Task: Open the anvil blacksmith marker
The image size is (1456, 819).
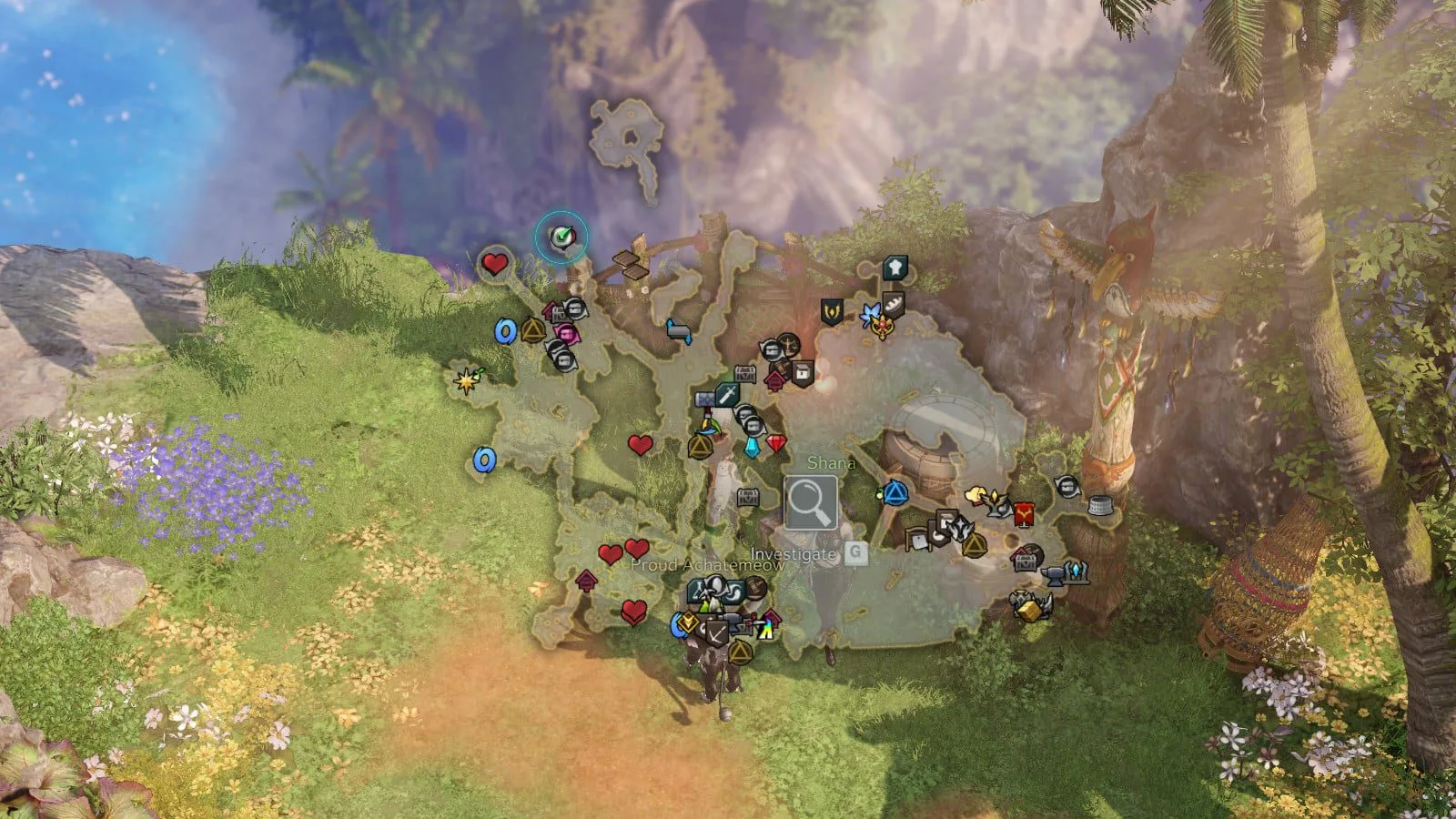Action: (x=1054, y=574)
